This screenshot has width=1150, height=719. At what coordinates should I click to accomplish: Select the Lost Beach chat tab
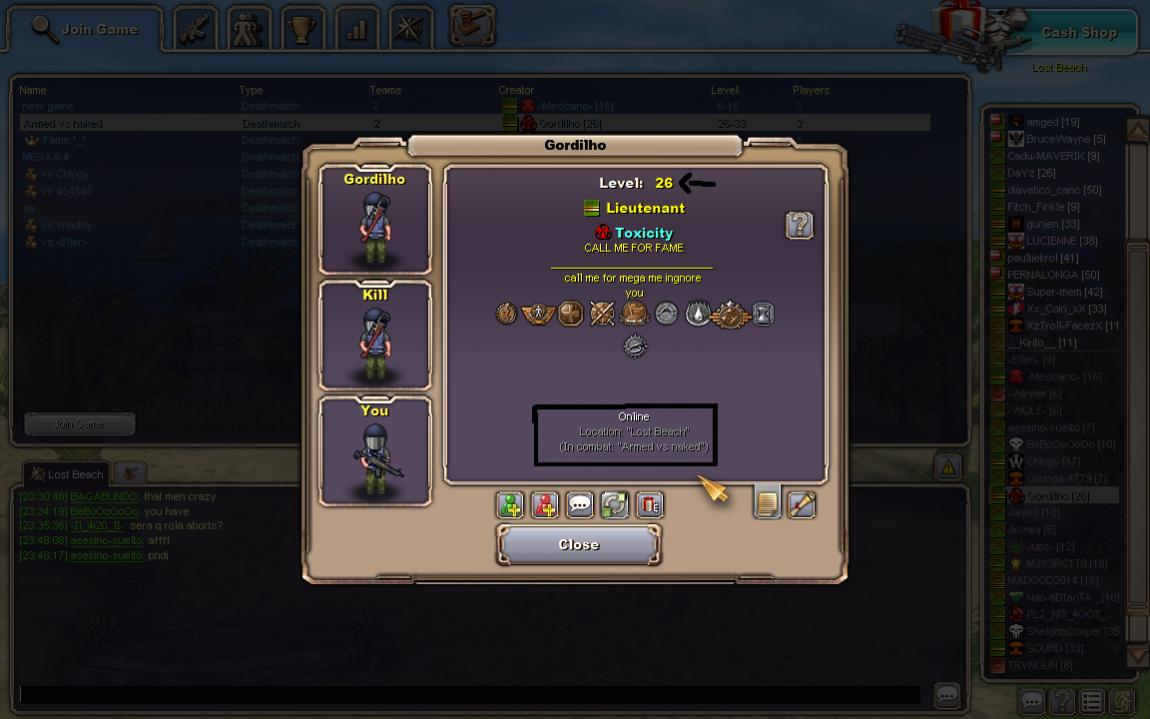(x=67, y=474)
